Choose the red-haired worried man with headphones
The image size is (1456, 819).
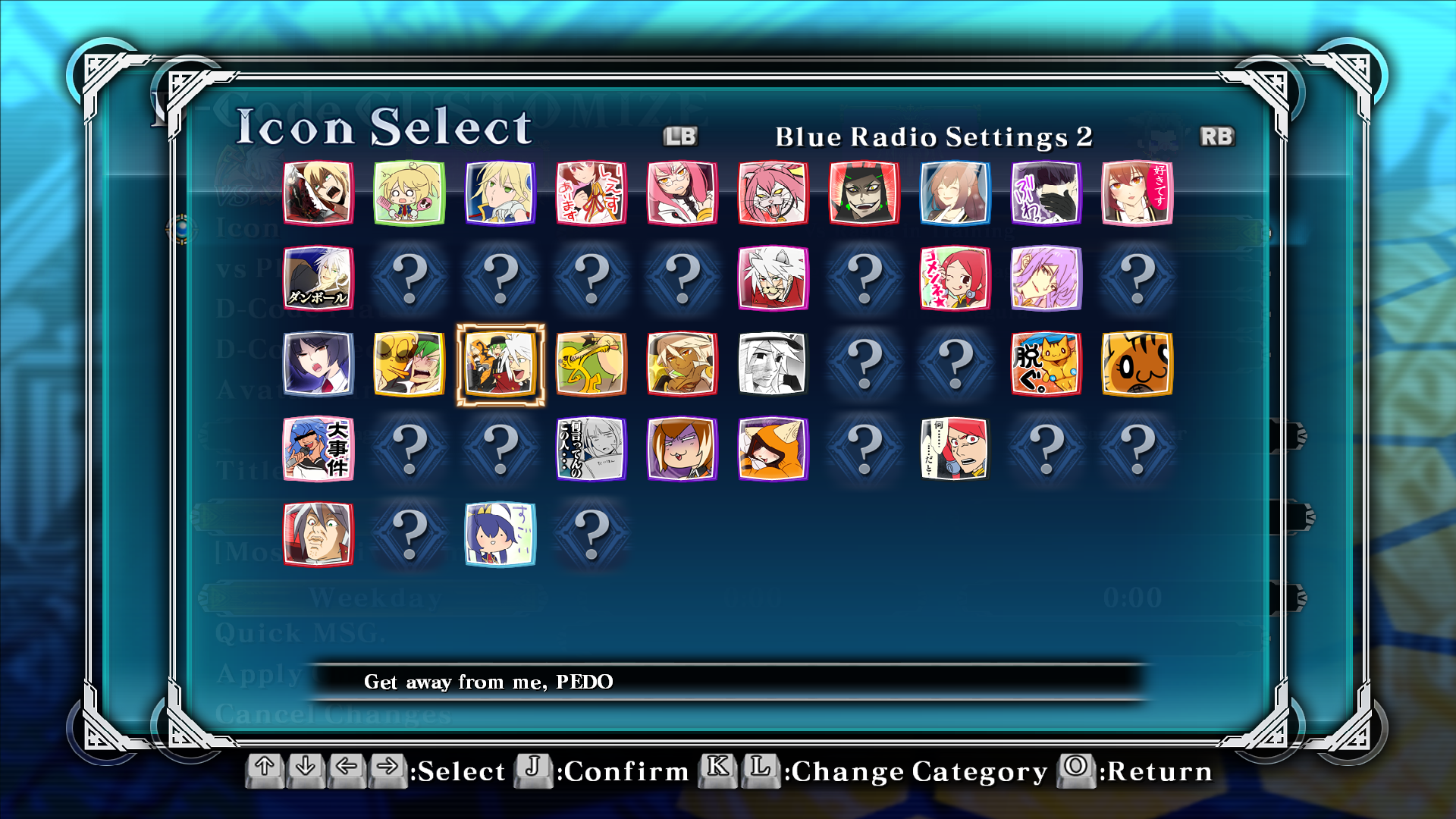point(955,448)
